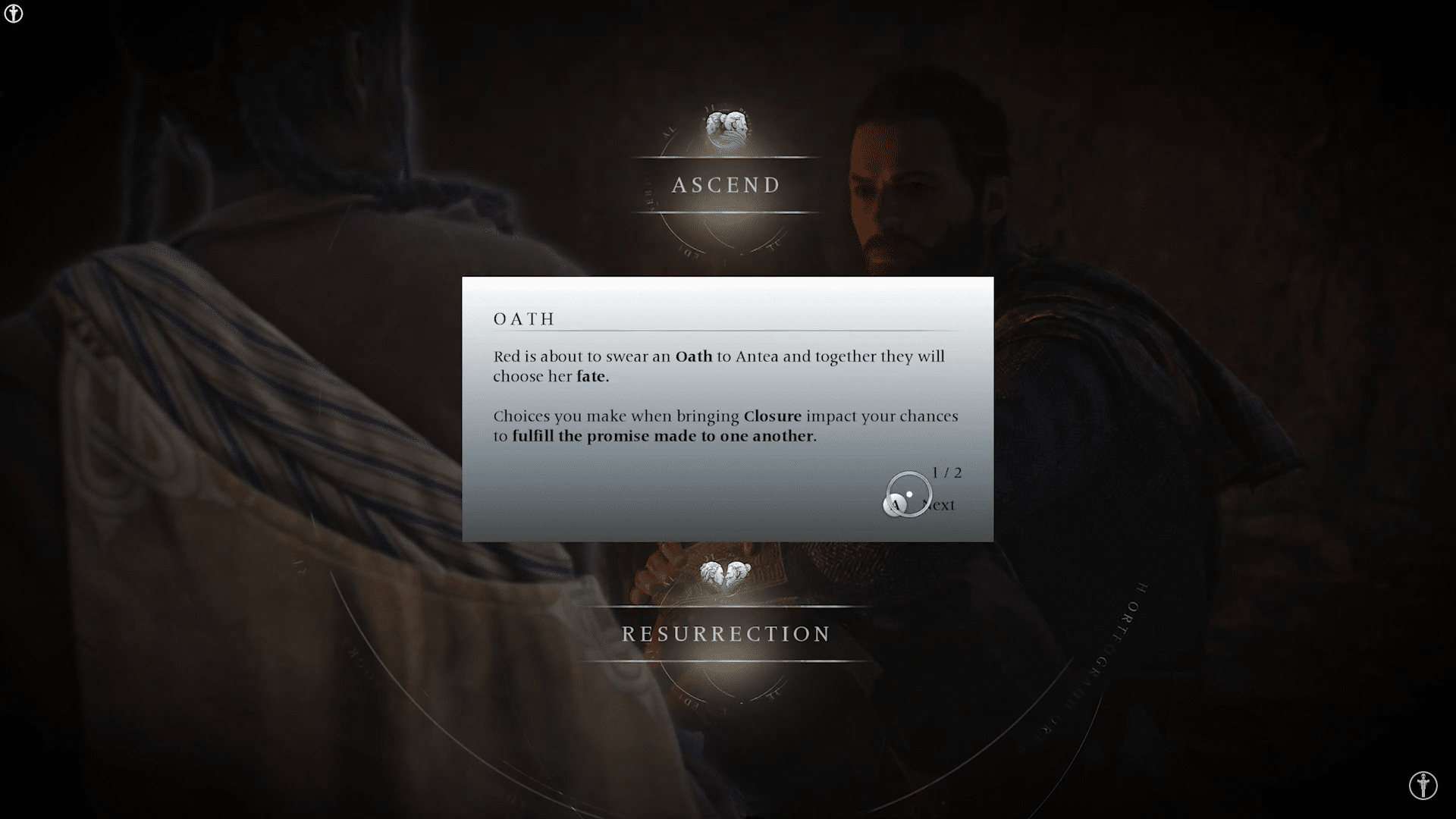The width and height of the screenshot is (1456, 819).
Task: Click the RESURRECTION label text
Action: (x=726, y=633)
